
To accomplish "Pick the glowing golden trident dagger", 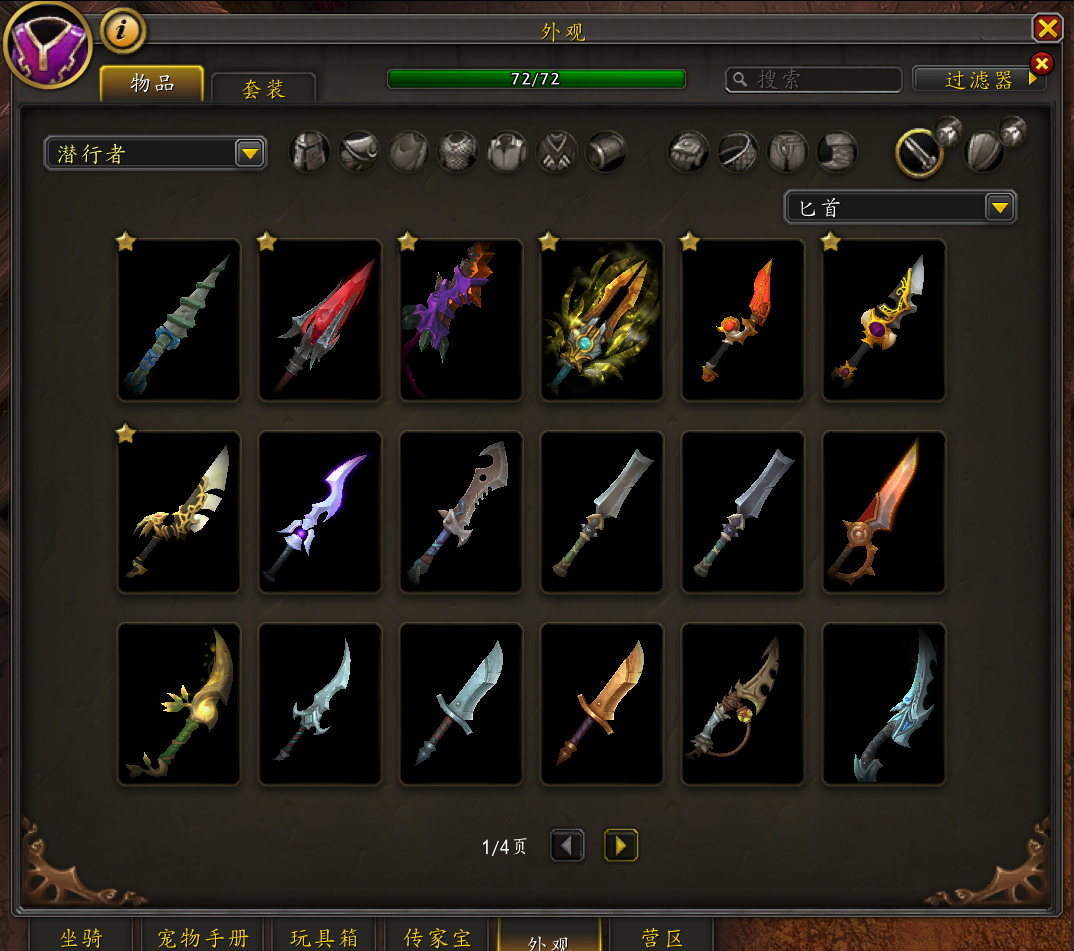I will [x=602, y=320].
